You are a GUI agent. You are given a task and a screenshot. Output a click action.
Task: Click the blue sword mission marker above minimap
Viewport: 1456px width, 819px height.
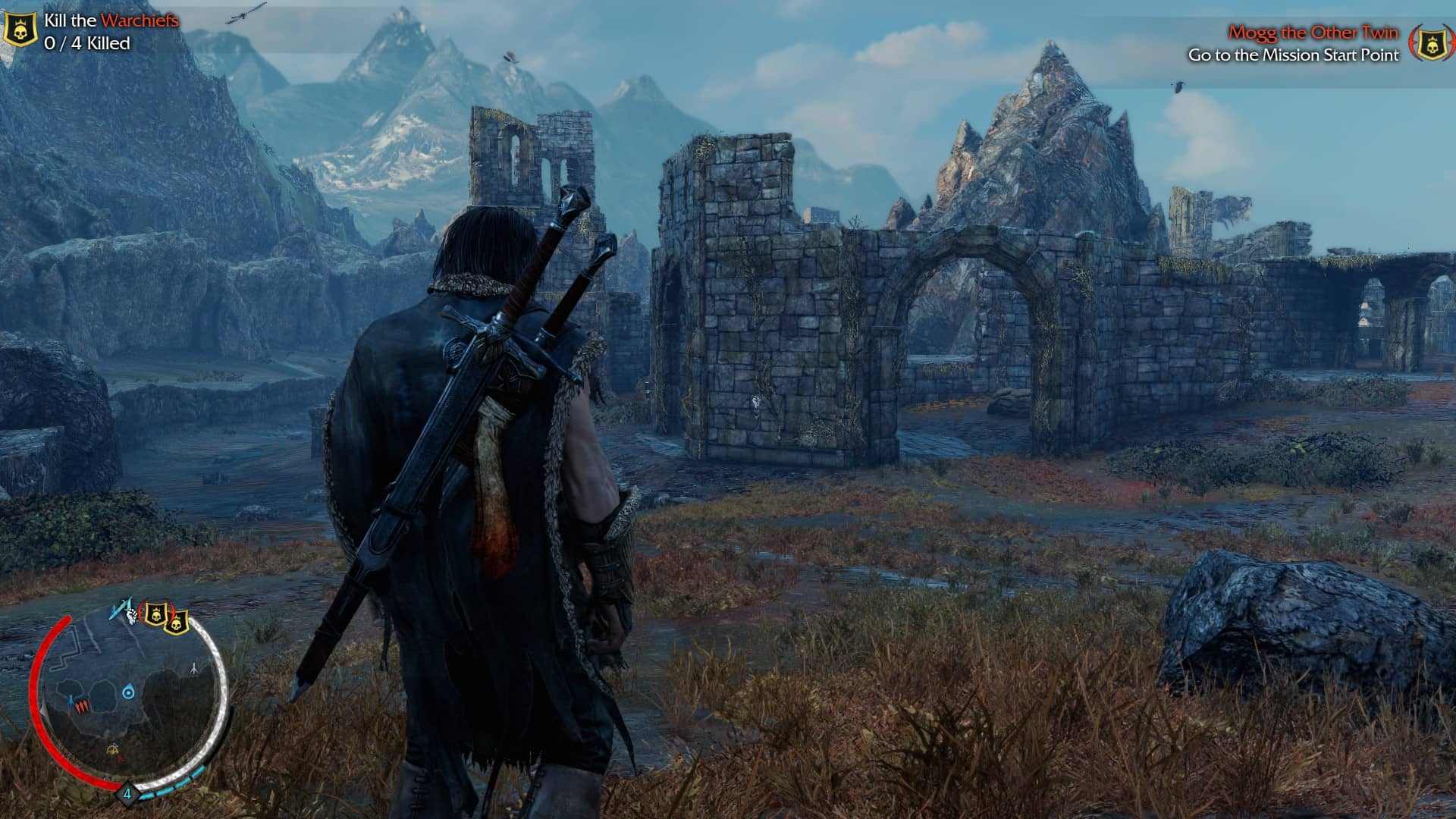pos(119,609)
